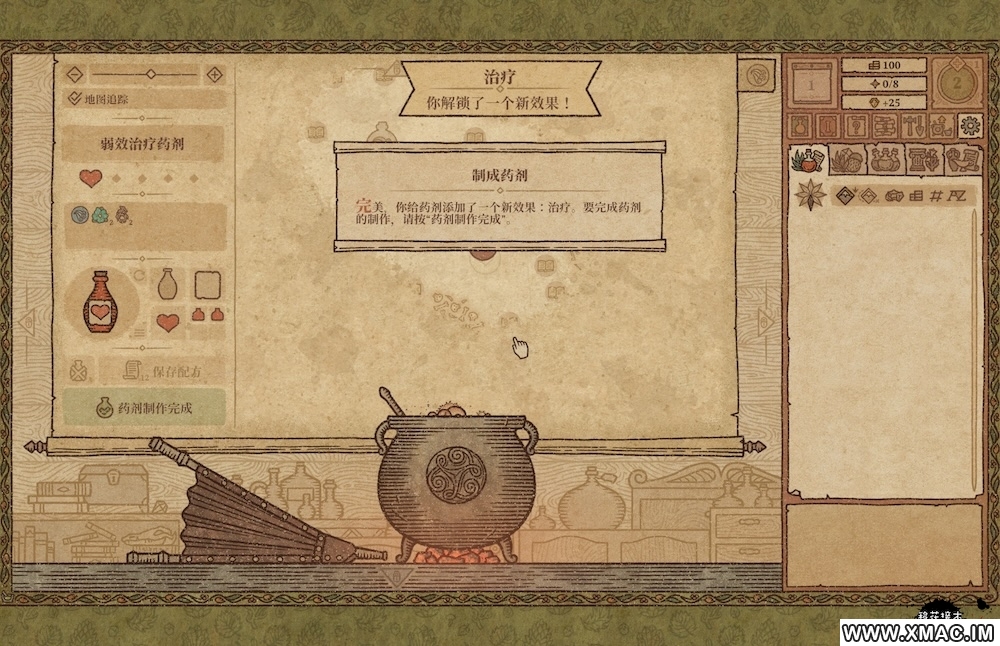Open the recipe book with potion icon

pyautogui.click(x=800, y=125)
